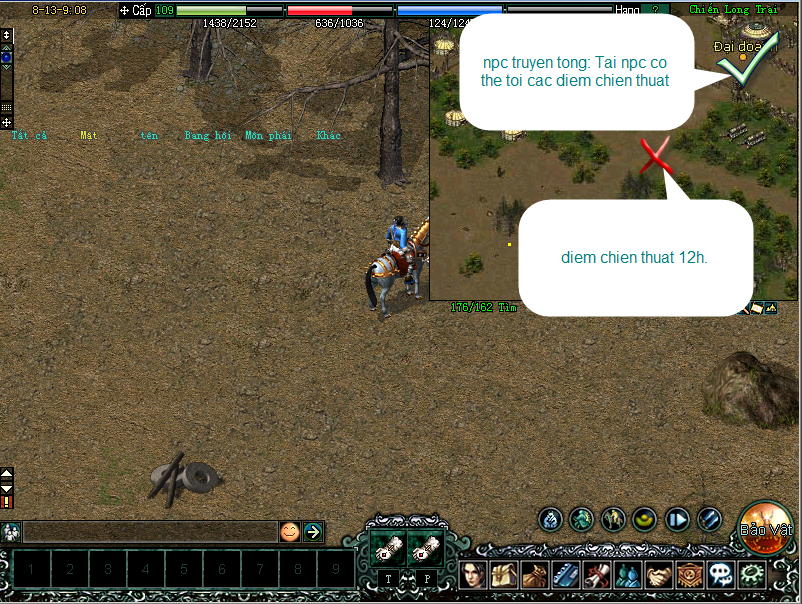The image size is (802, 604).
Task: Open the rolled scroll quest icon
Action: click(x=598, y=575)
